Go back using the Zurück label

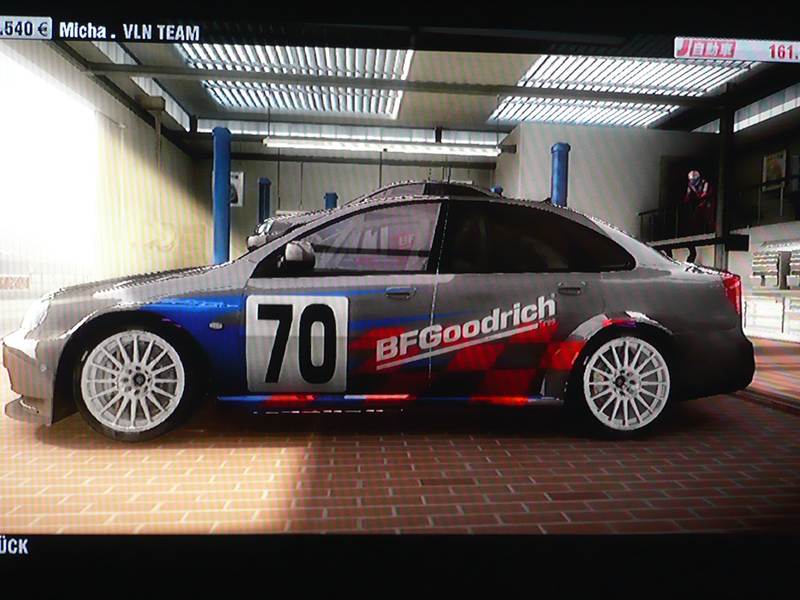(x=14, y=546)
